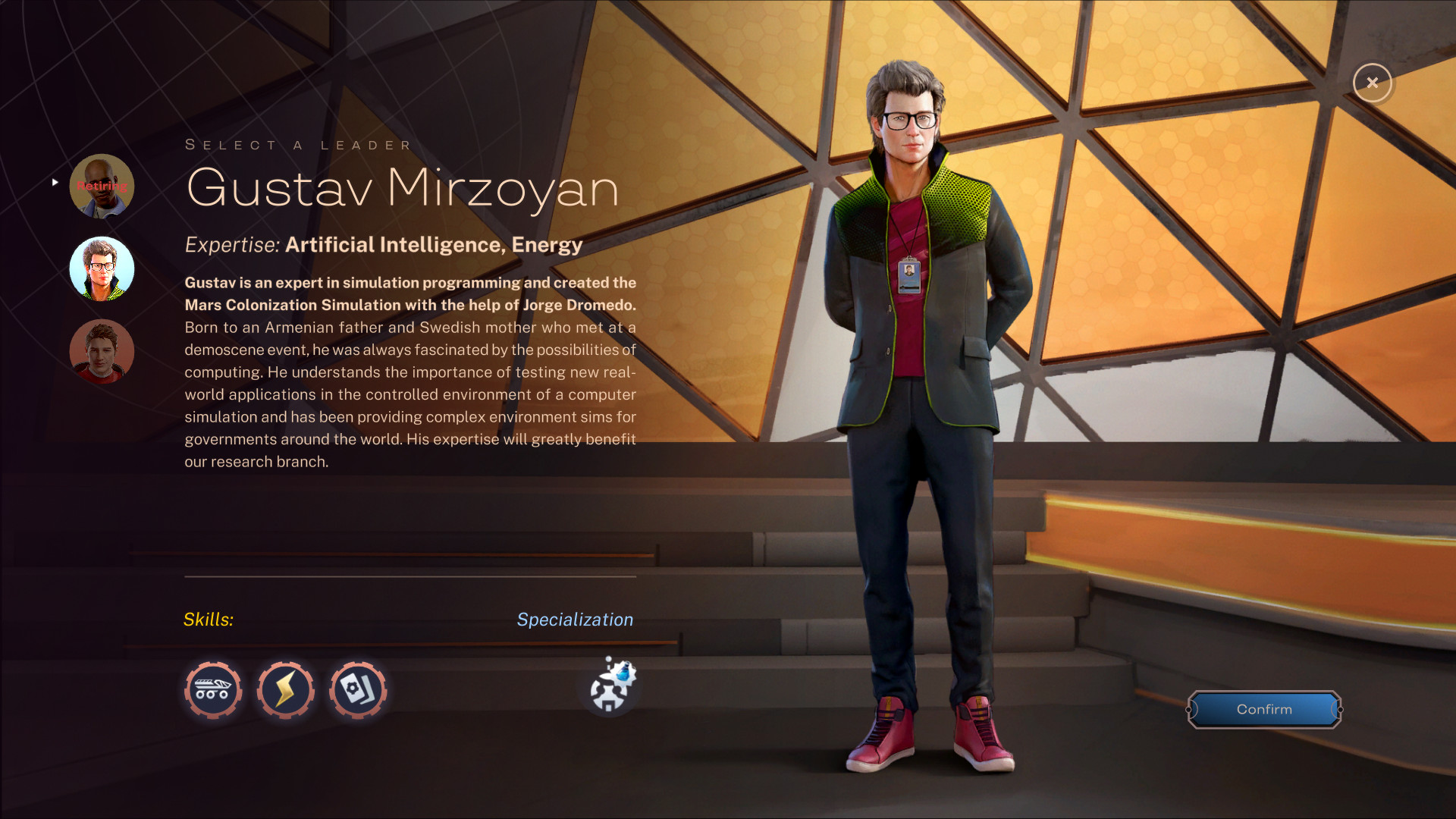Click the Artificial Intelligence, Energy expertise text

[434, 245]
